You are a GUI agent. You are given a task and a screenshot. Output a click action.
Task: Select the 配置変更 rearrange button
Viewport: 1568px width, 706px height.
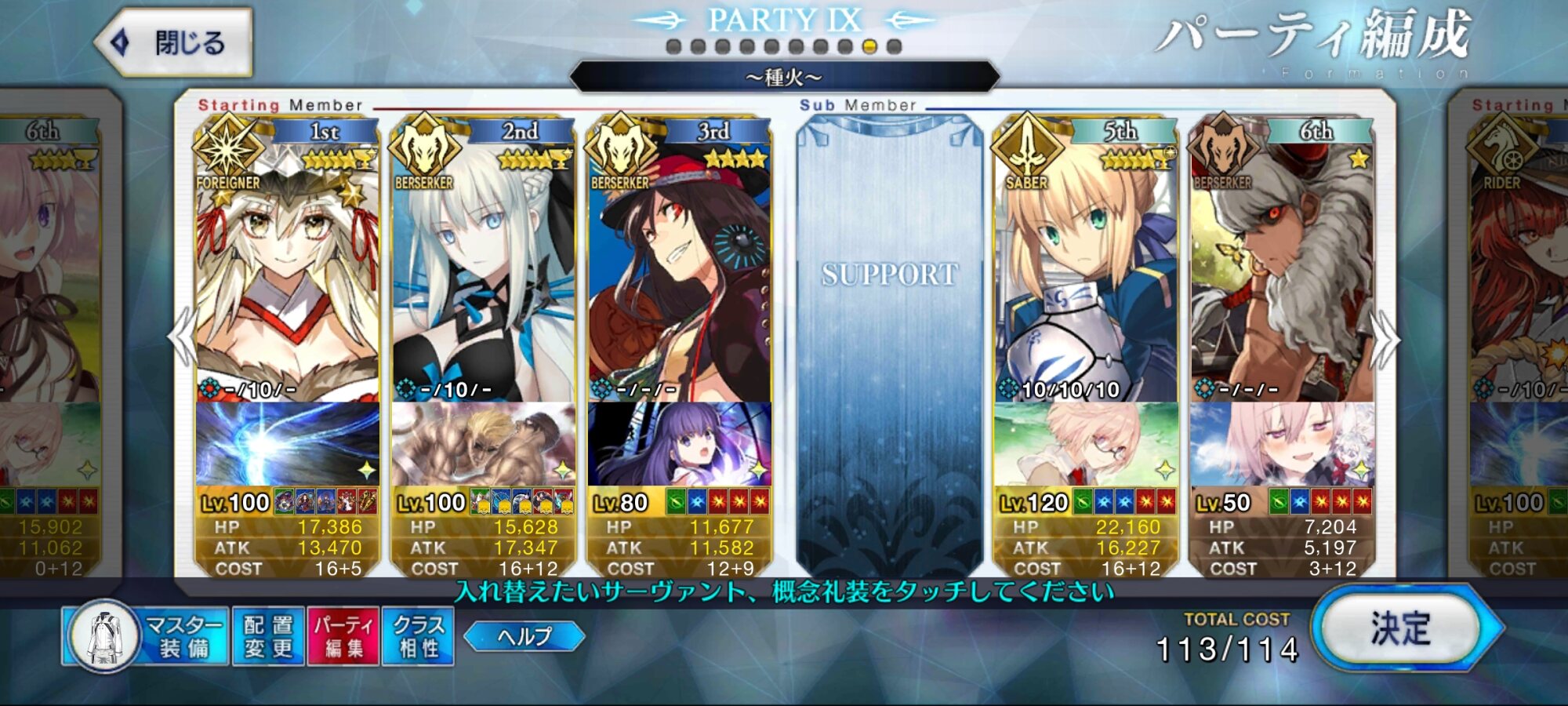pyautogui.click(x=268, y=636)
